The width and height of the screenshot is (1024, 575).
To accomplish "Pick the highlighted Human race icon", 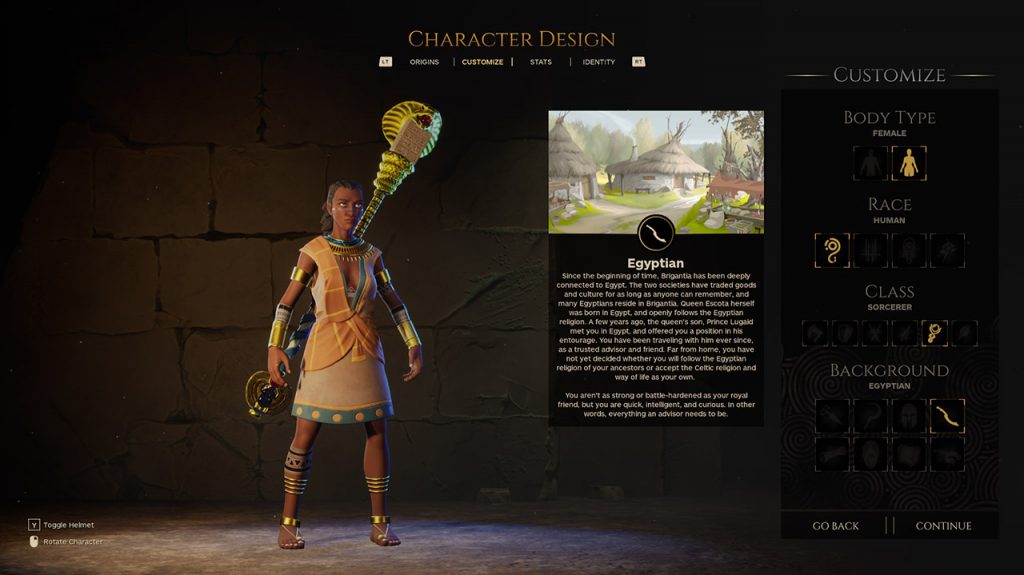I will [832, 250].
